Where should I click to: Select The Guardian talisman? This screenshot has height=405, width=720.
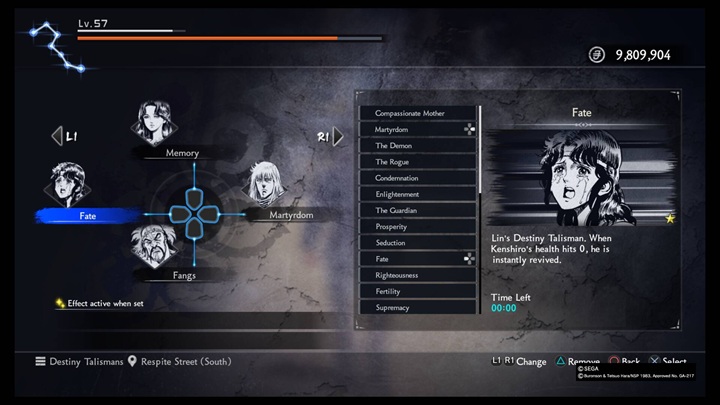pos(418,211)
